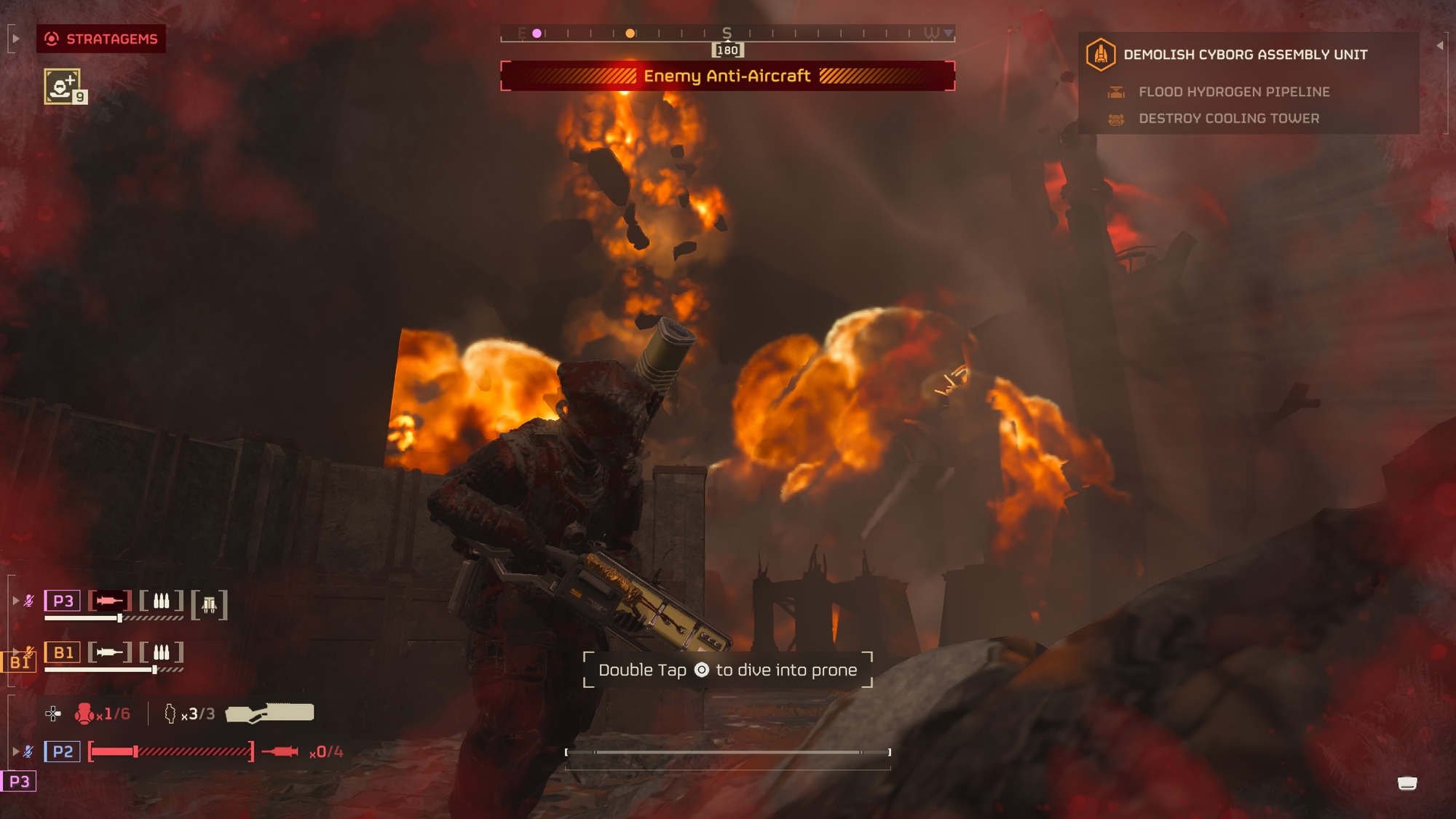Select the P2 player tag
Viewport: 1456px width, 819px height.
pyautogui.click(x=63, y=751)
